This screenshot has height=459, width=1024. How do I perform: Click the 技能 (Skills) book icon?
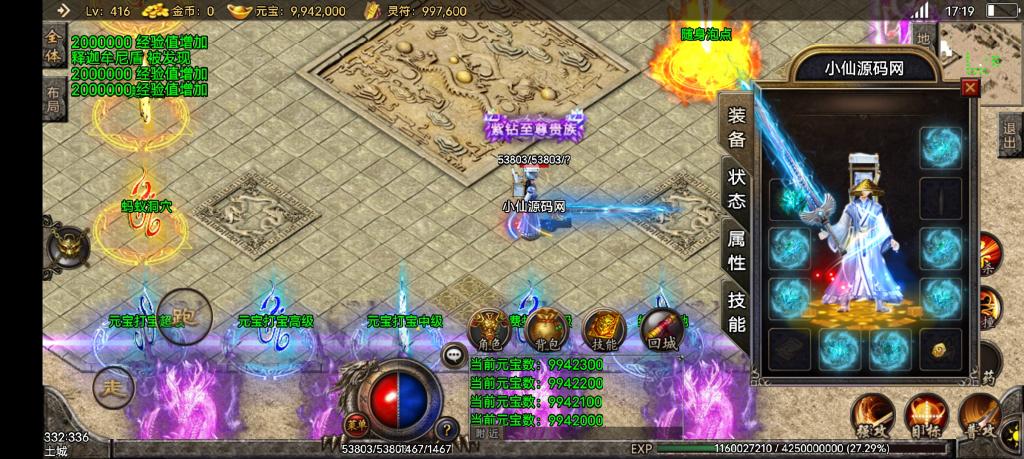[605, 329]
